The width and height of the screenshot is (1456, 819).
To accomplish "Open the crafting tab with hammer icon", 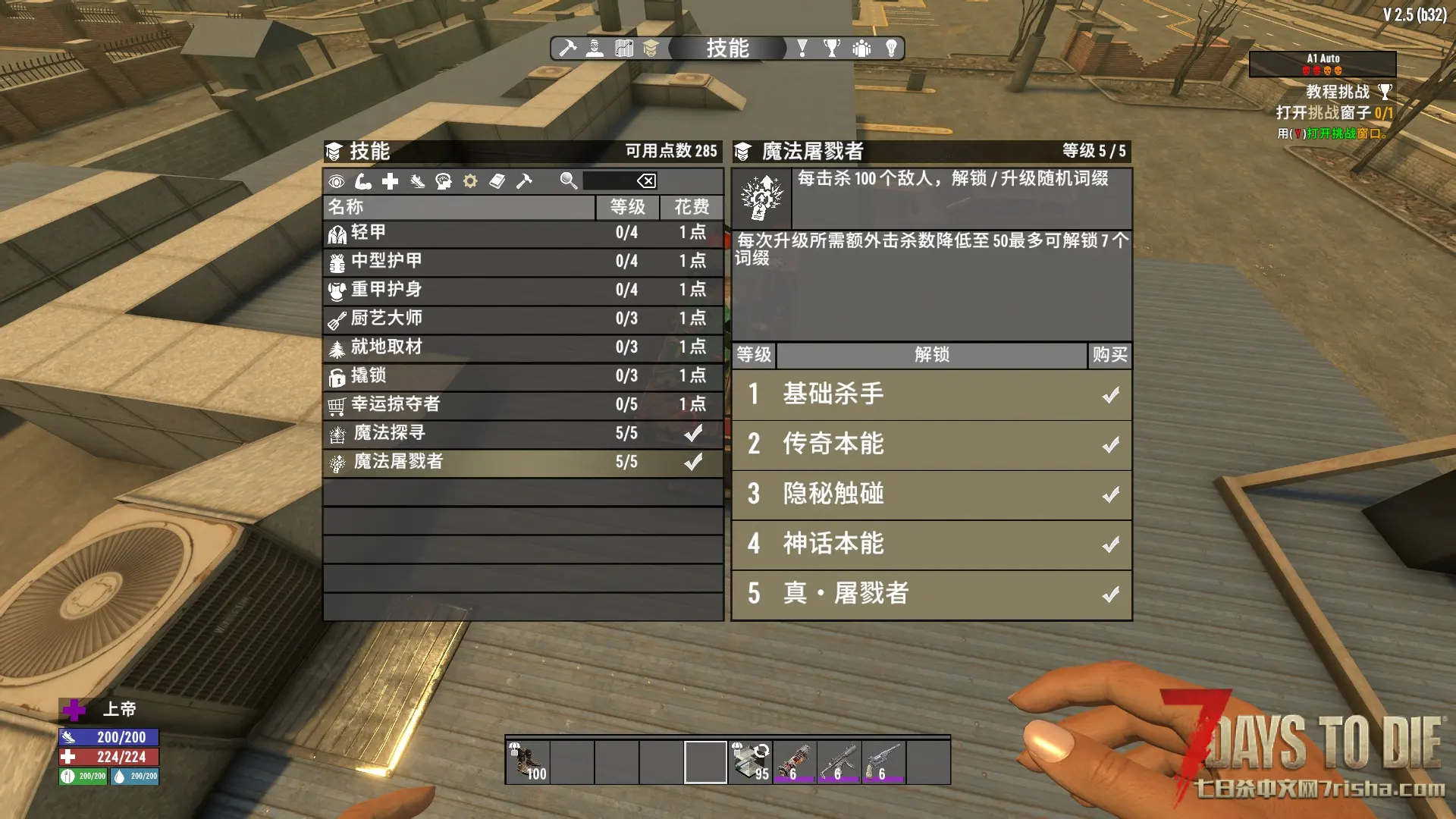I will (x=567, y=49).
